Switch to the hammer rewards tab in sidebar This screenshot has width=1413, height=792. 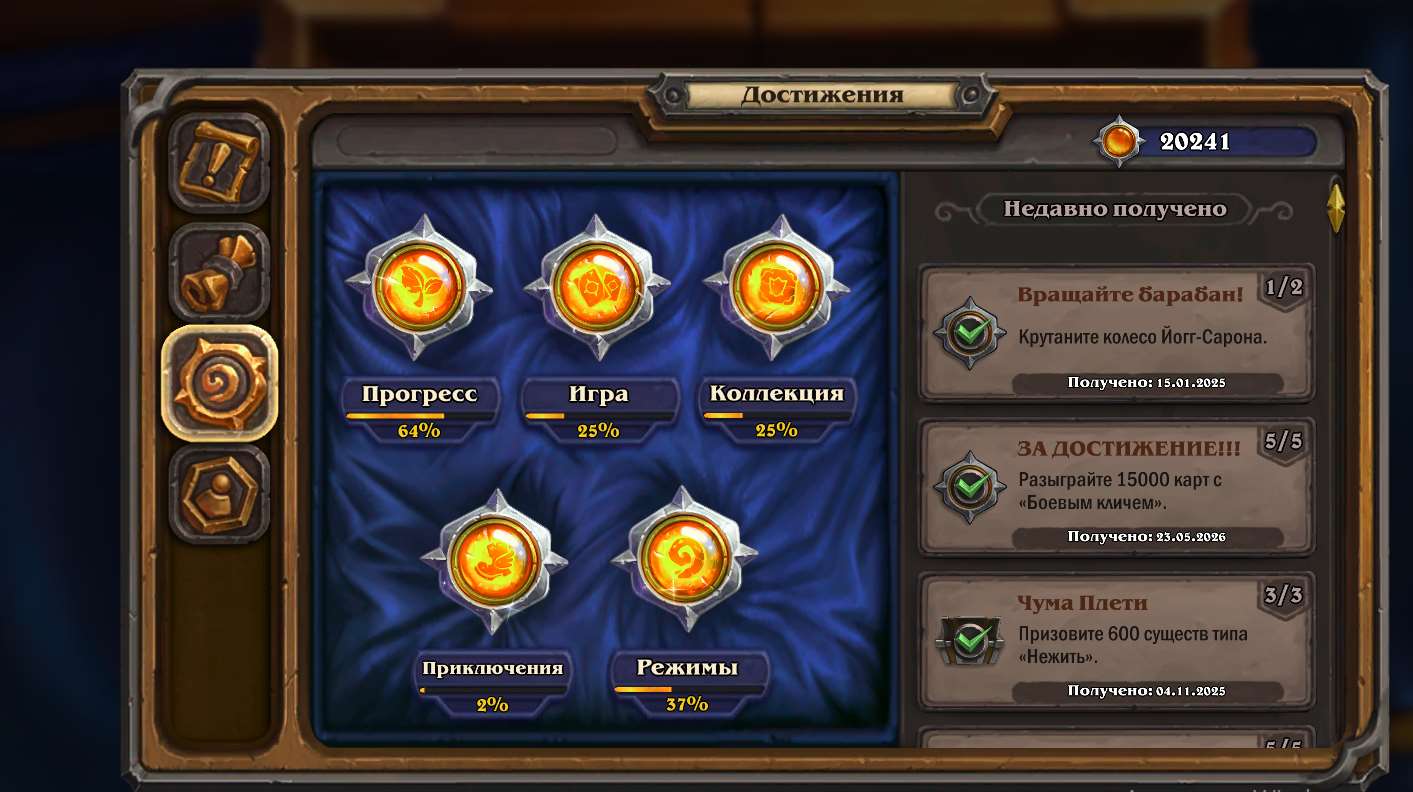218,271
